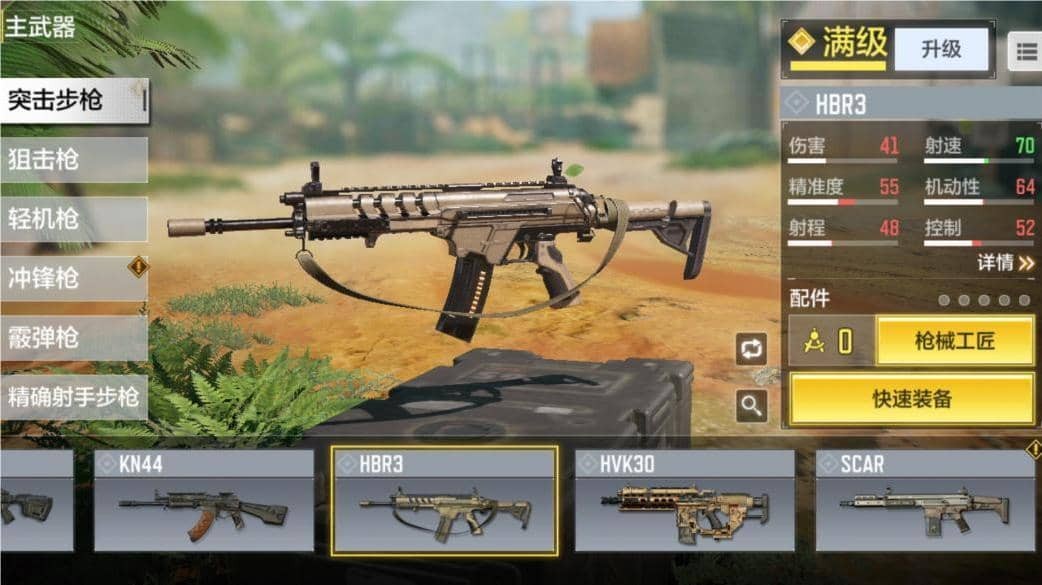
Task: Select the 突击步枪 weapon category
Action: click(x=74, y=101)
